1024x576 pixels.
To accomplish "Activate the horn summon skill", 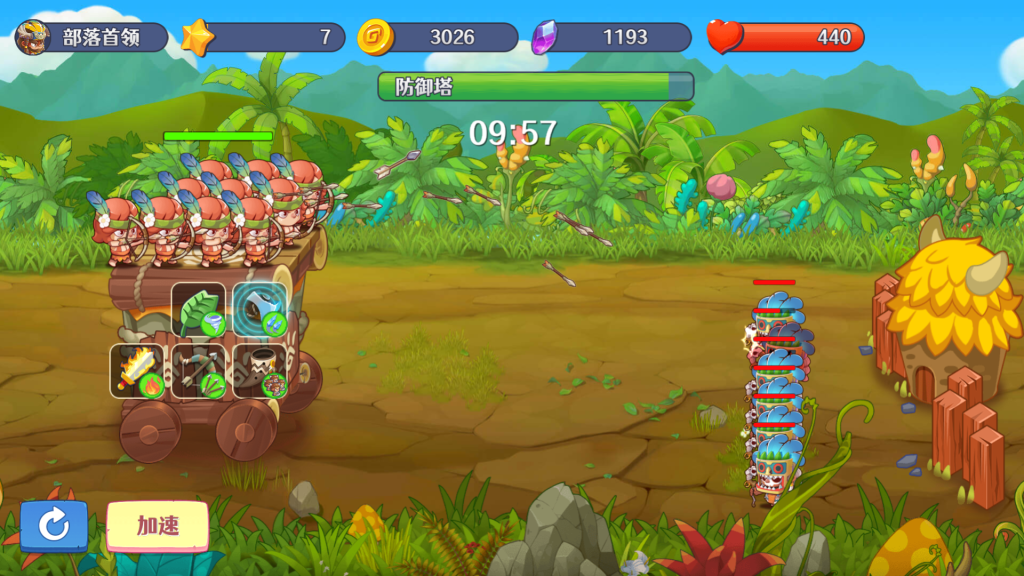I will [x=260, y=371].
